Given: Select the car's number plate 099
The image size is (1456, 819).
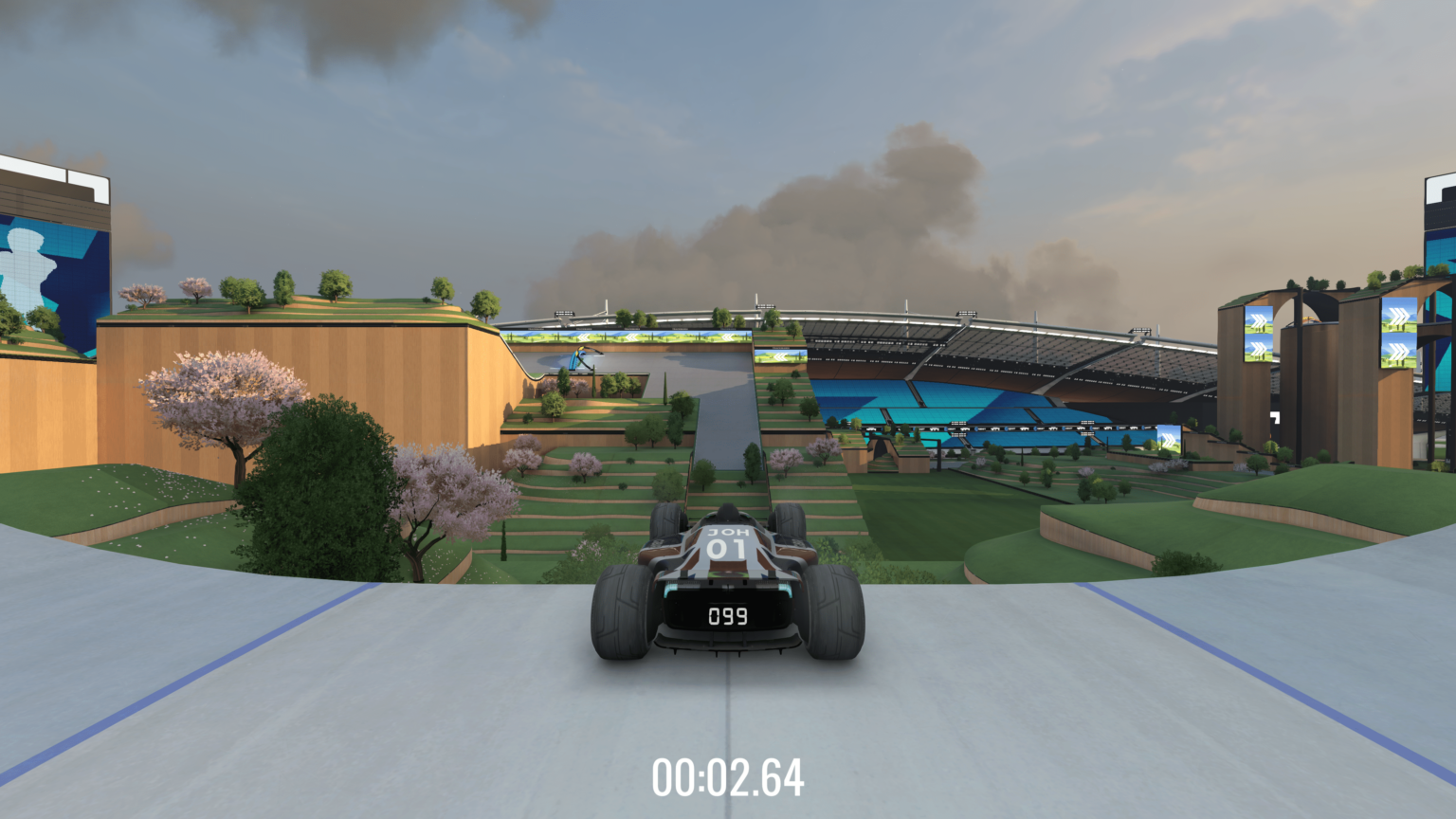Looking at the screenshot, I should pos(728,616).
